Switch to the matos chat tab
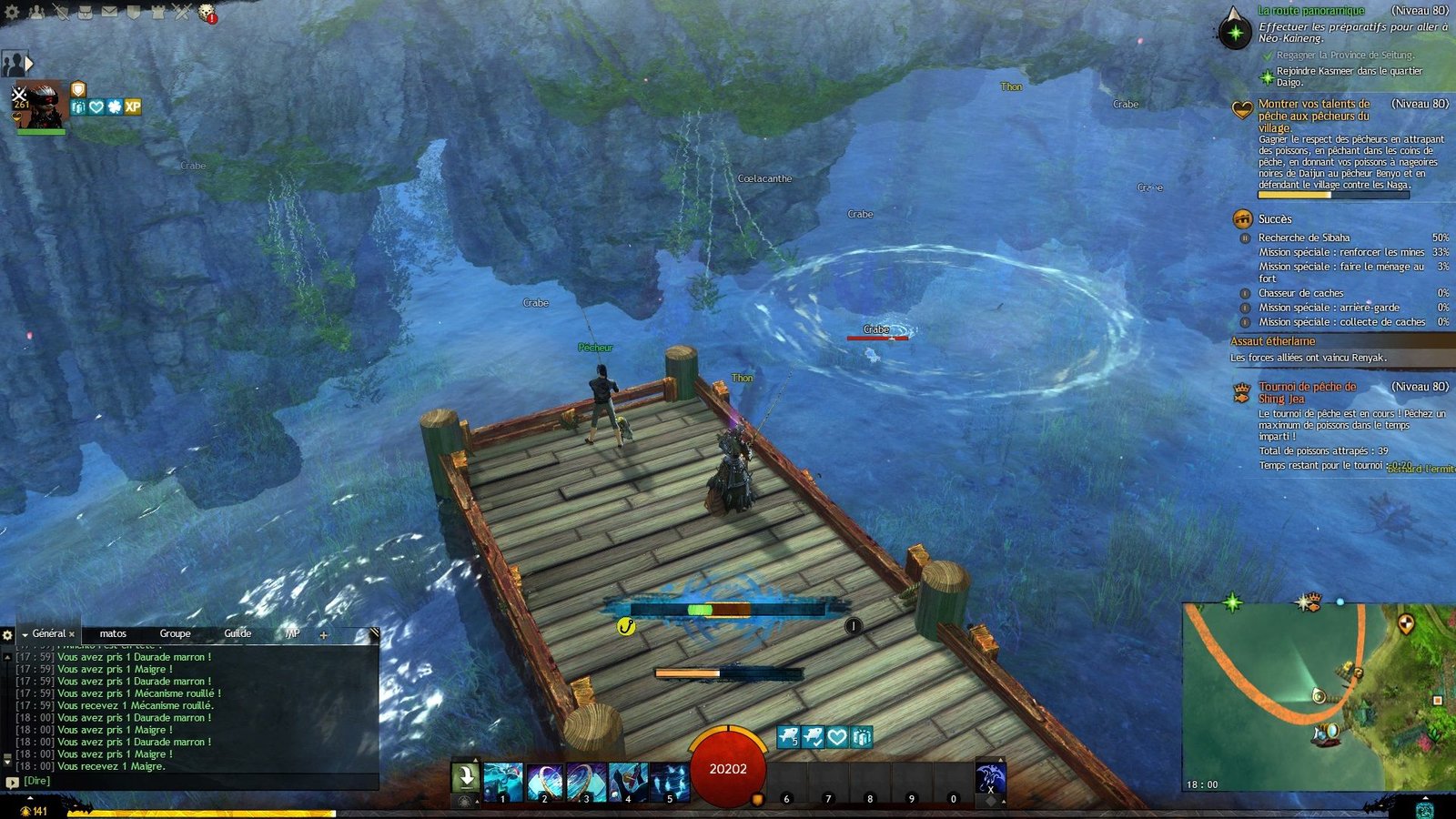The width and height of the screenshot is (1456, 819). (113, 633)
